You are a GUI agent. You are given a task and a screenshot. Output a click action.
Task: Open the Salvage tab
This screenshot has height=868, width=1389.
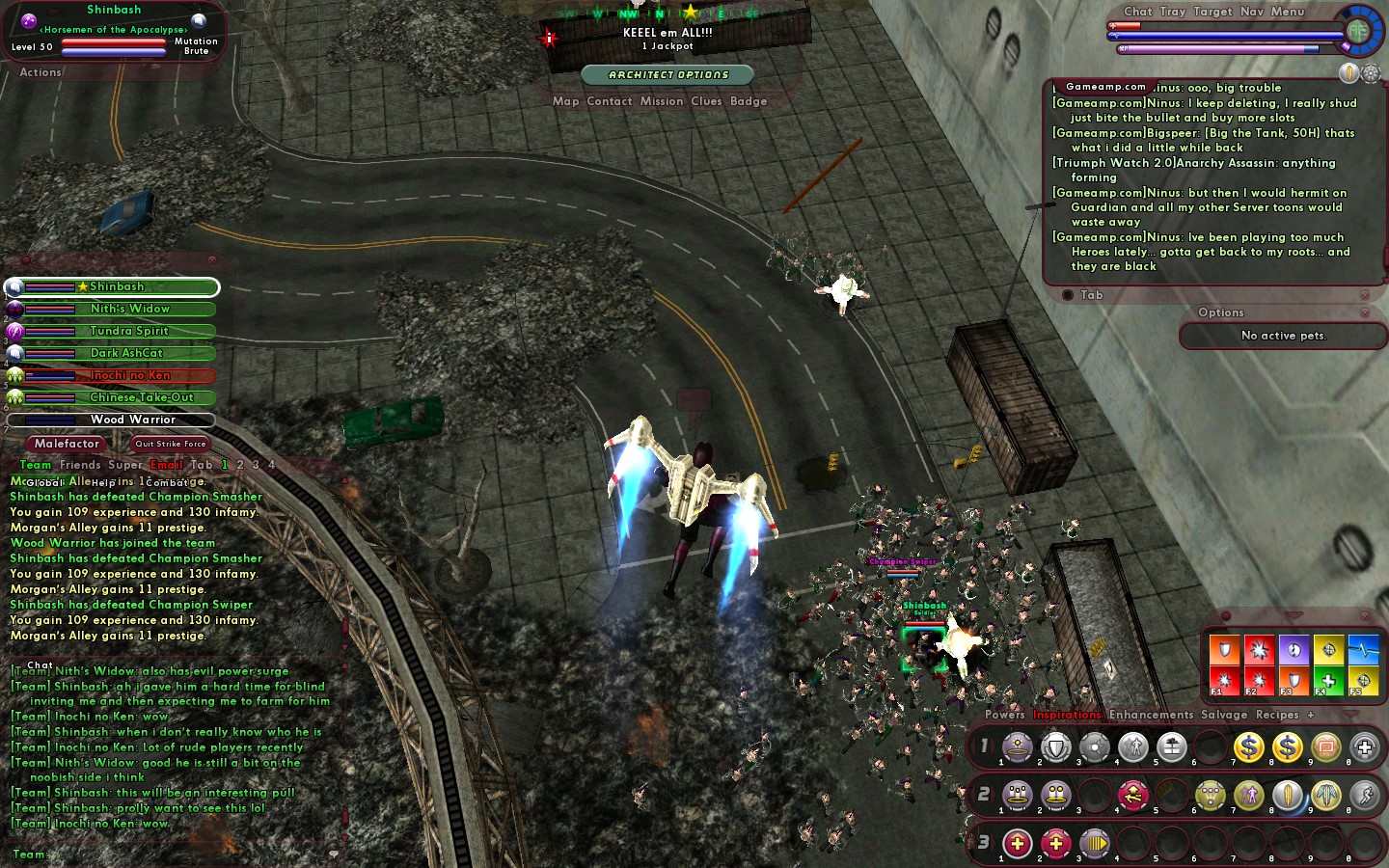pyautogui.click(x=1224, y=715)
